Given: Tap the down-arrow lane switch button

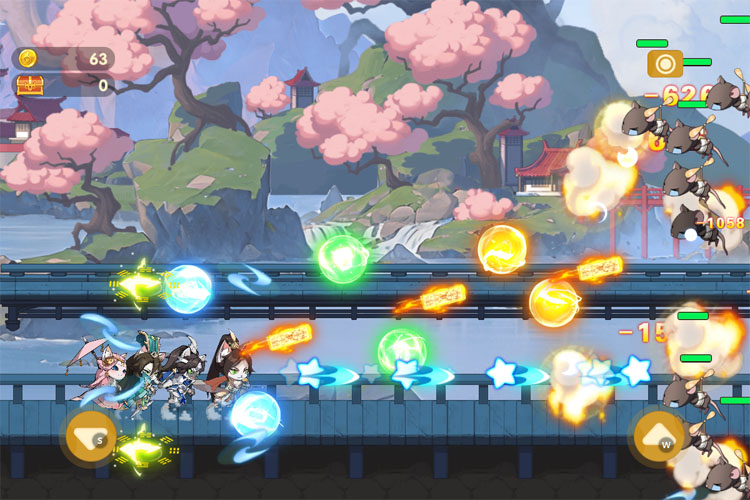Looking at the screenshot, I should coord(89,437).
